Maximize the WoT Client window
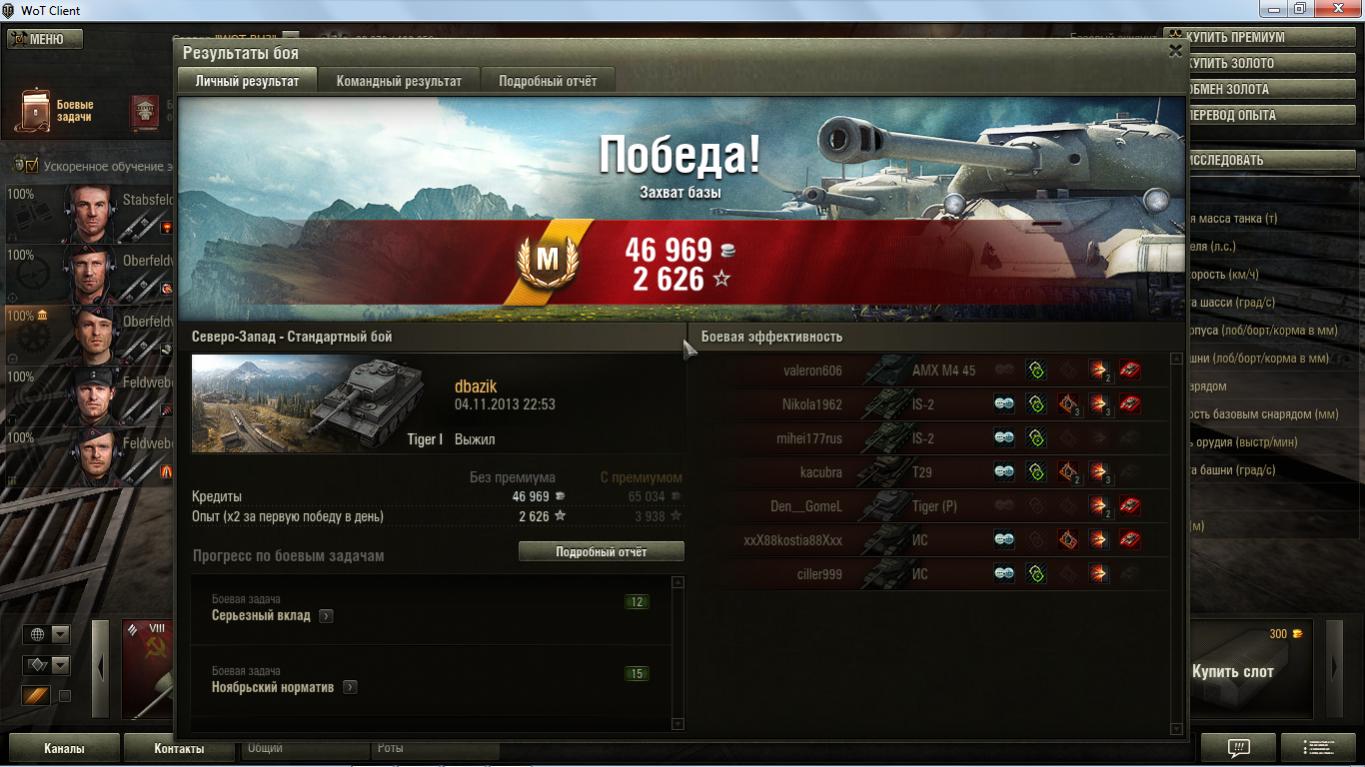Screen dimensions: 1365x767 pyautogui.click(x=1299, y=9)
